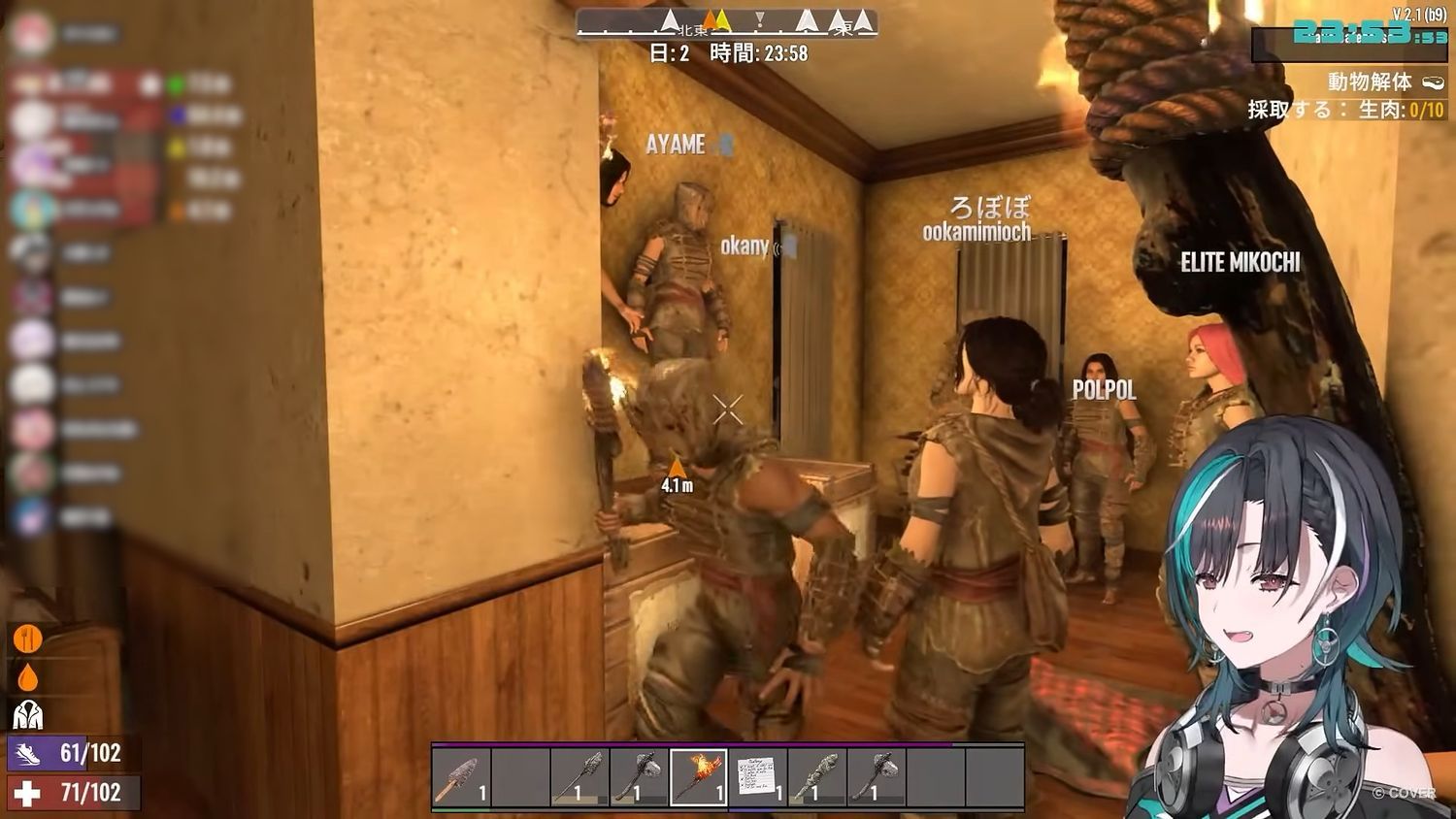
Task: Select the paper note hotbar slot
Action: point(757,777)
